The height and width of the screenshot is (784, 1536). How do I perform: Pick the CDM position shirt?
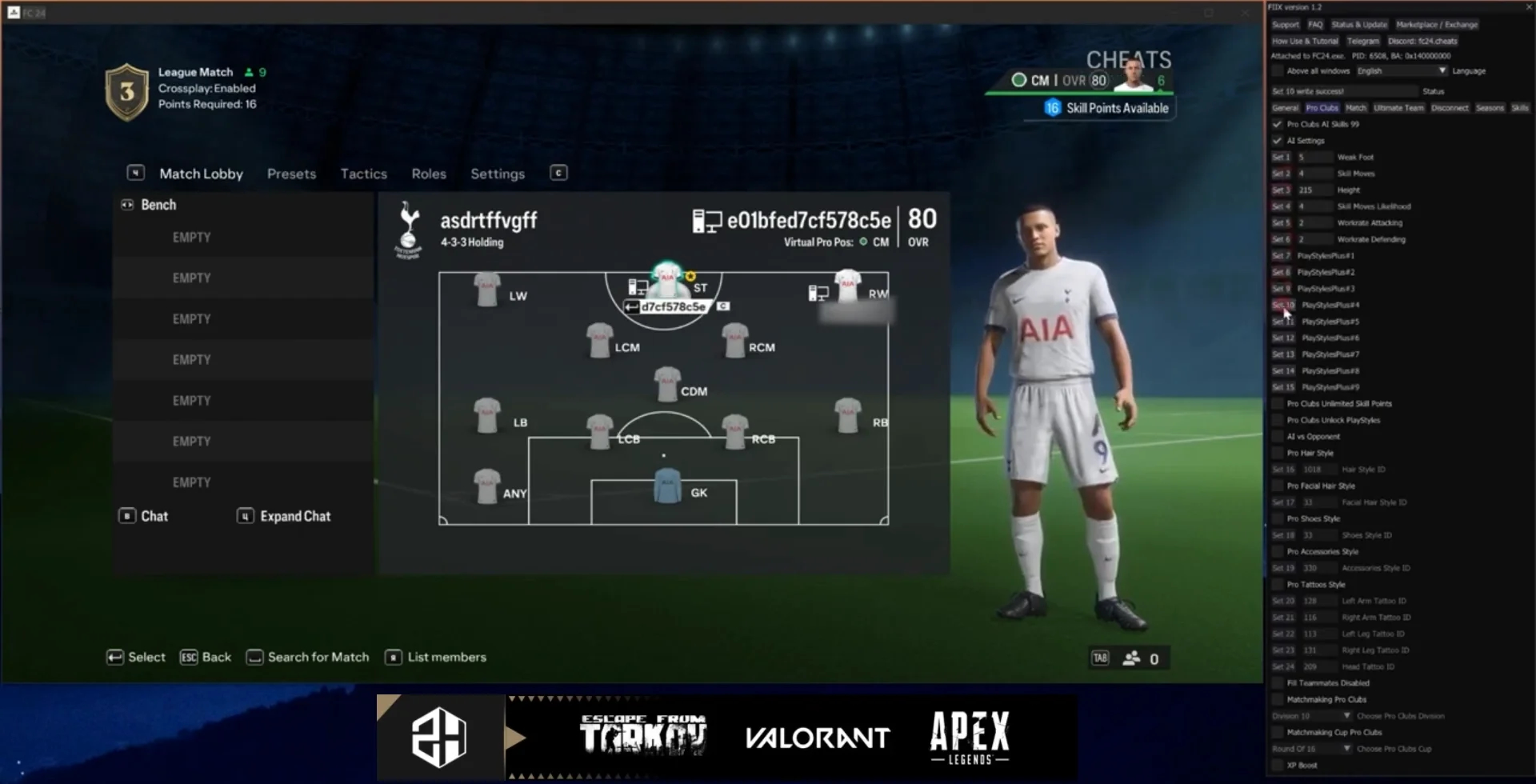667,385
